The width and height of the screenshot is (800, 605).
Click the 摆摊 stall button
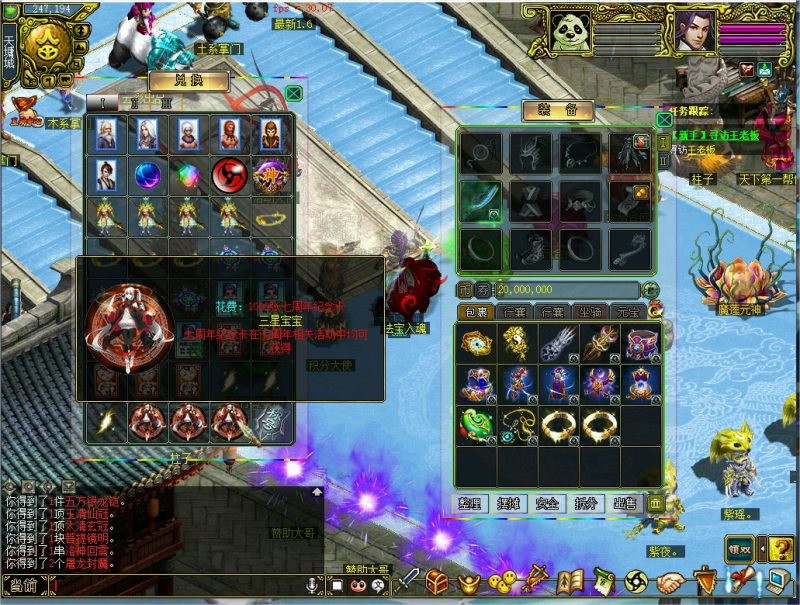[x=509, y=503]
